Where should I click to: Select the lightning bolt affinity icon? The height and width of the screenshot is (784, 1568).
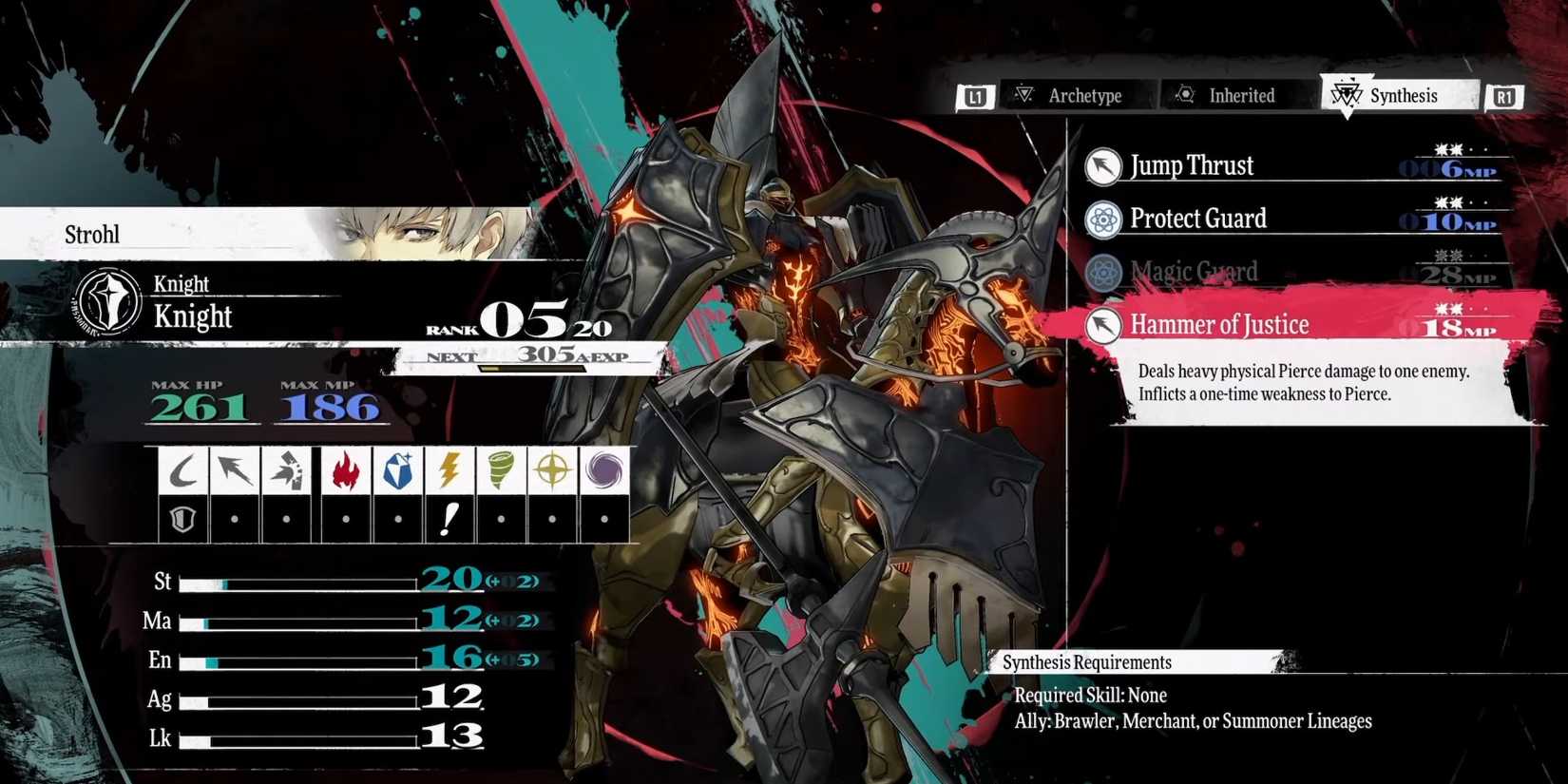449,470
